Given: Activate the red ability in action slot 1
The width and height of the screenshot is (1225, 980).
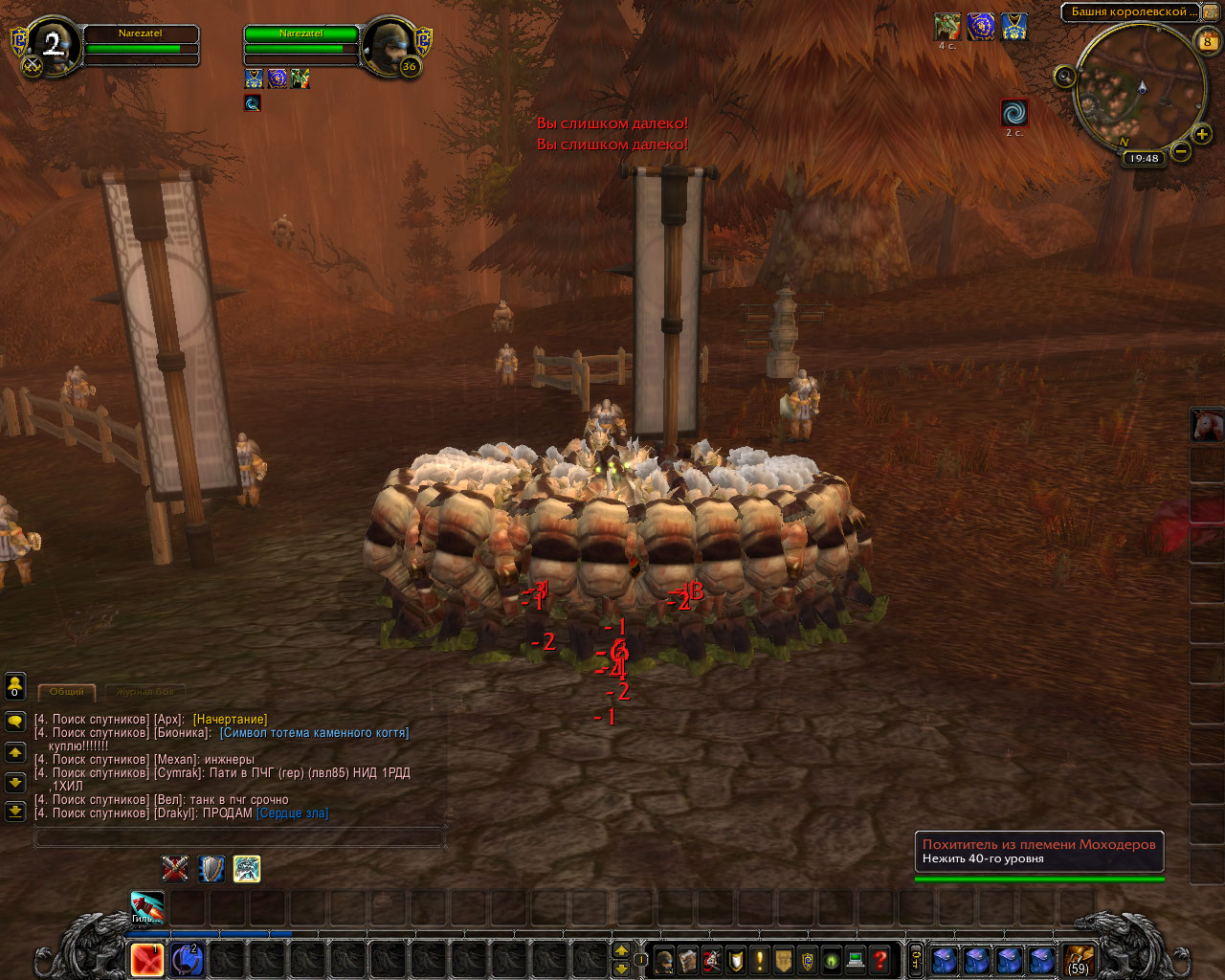Looking at the screenshot, I should (x=146, y=960).
